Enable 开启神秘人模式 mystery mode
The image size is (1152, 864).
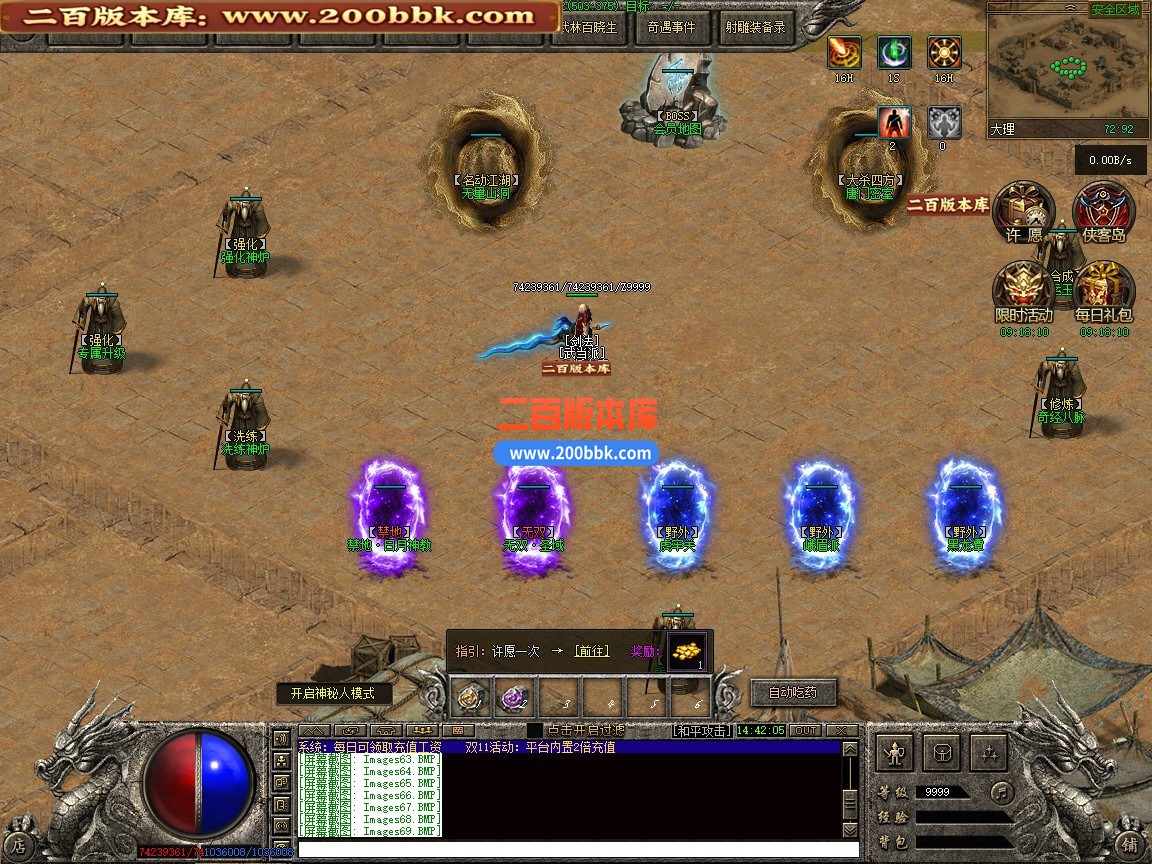click(334, 693)
